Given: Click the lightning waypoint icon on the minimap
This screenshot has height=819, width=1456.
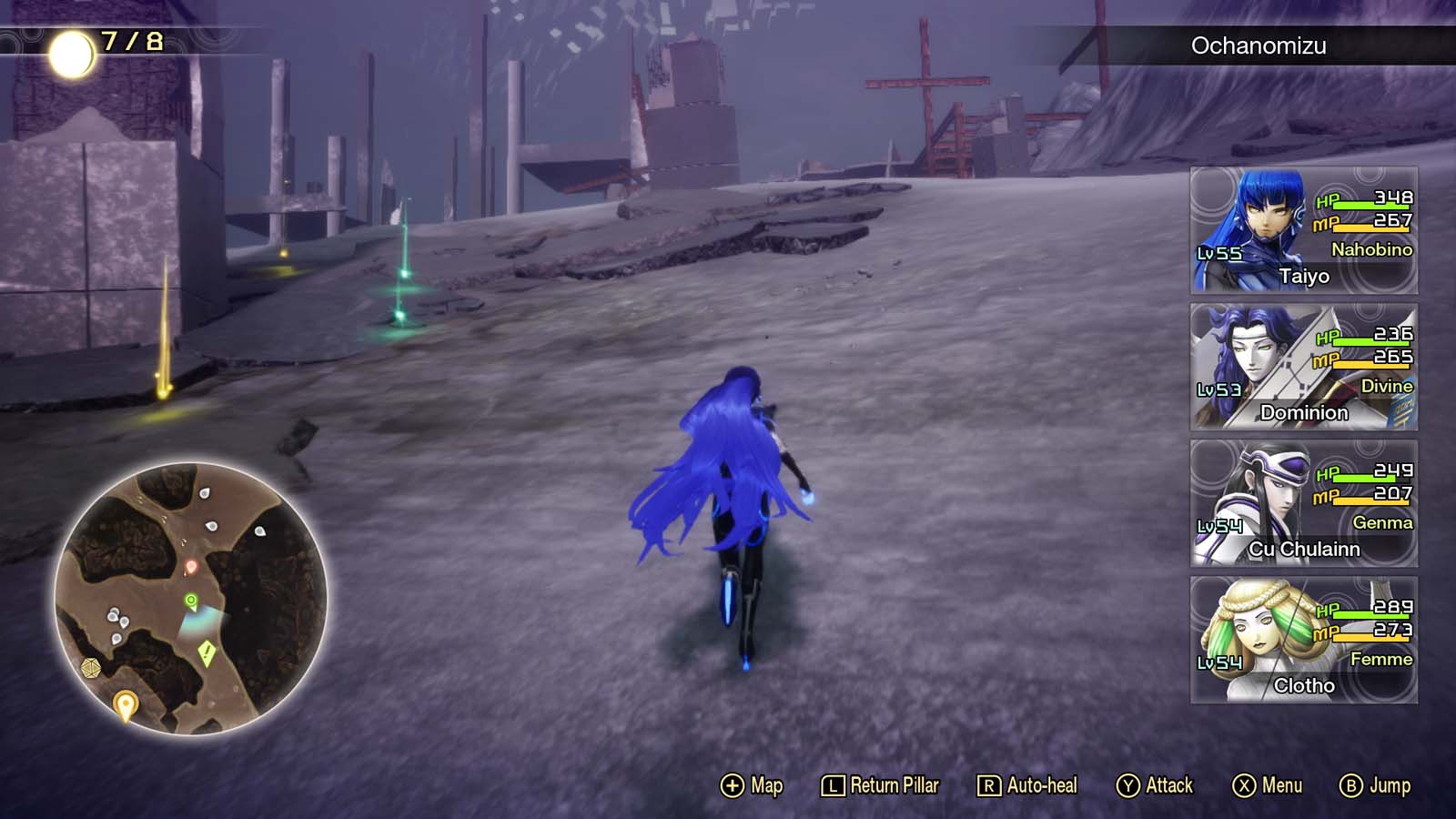Looking at the screenshot, I should click(206, 652).
